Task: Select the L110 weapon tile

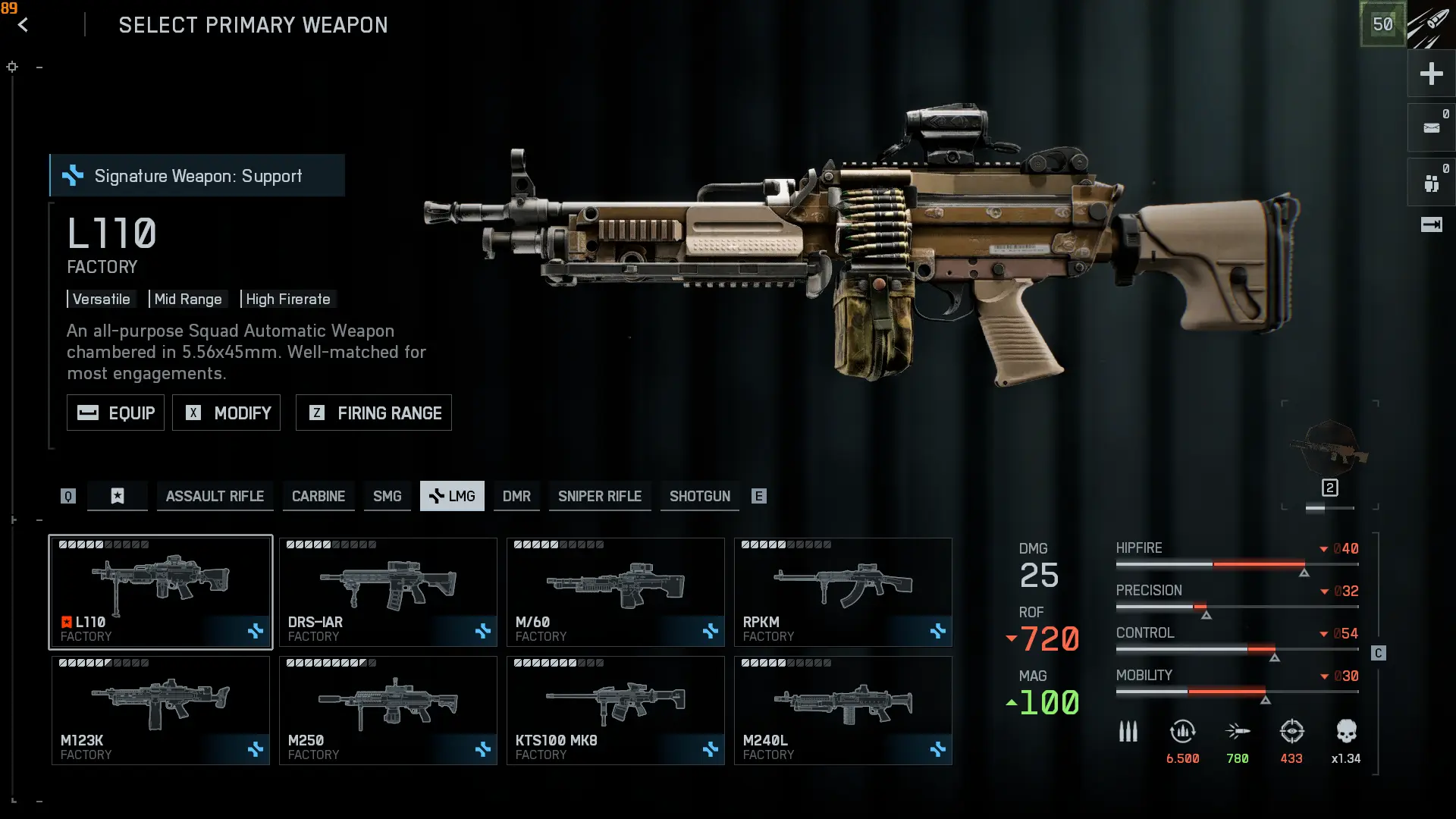Action: [x=161, y=591]
